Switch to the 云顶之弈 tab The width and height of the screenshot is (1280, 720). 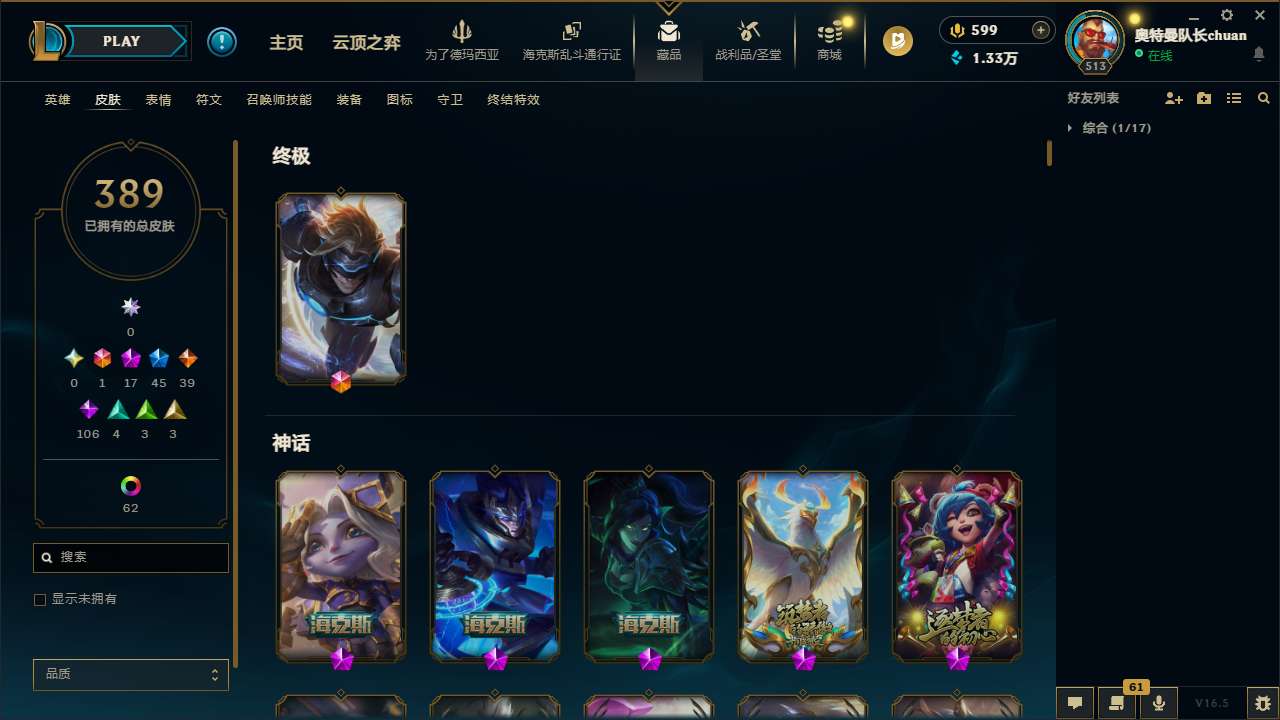[365, 42]
